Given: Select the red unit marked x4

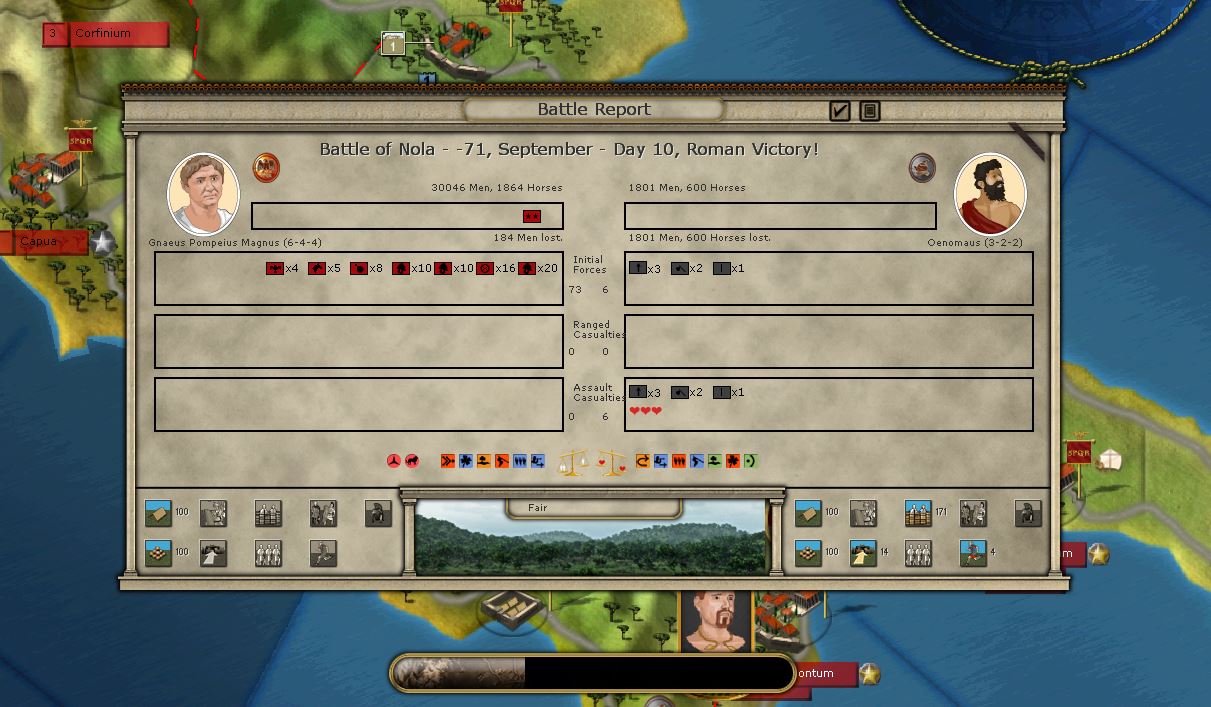Looking at the screenshot, I should (x=275, y=268).
